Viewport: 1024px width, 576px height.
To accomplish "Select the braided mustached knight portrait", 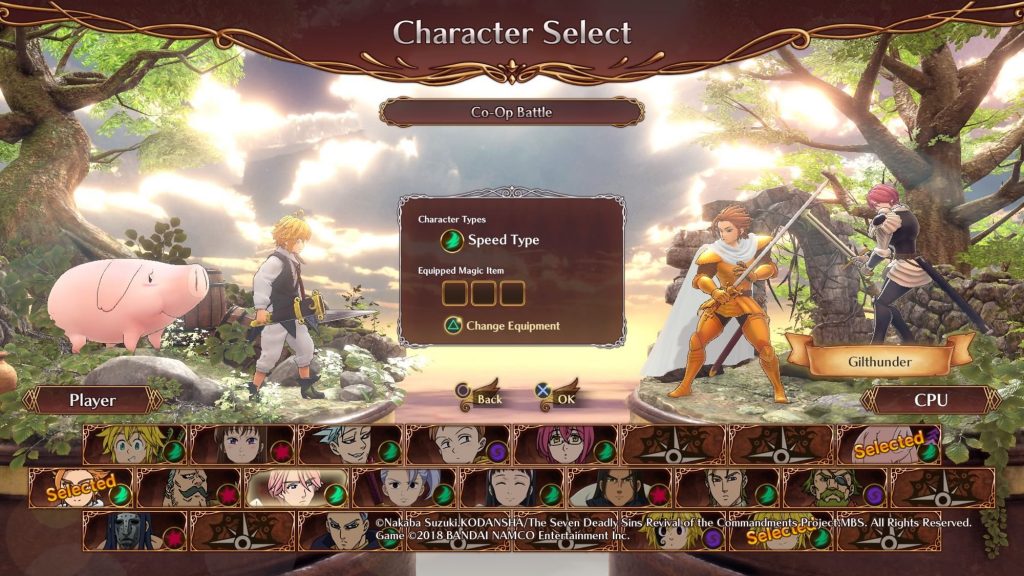I will (189, 488).
